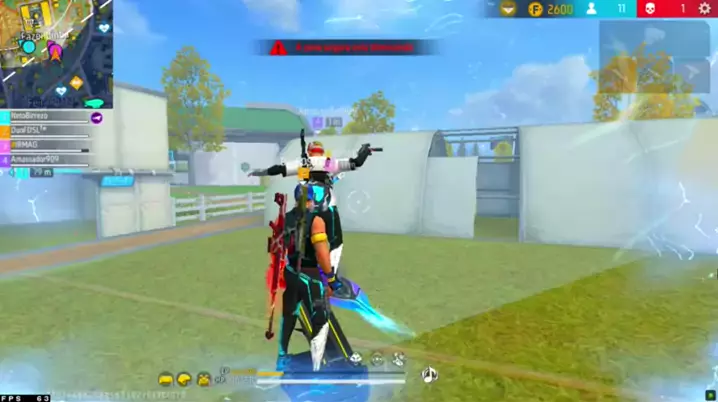Expand the minimap
The image size is (718, 402).
click(x=56, y=52)
